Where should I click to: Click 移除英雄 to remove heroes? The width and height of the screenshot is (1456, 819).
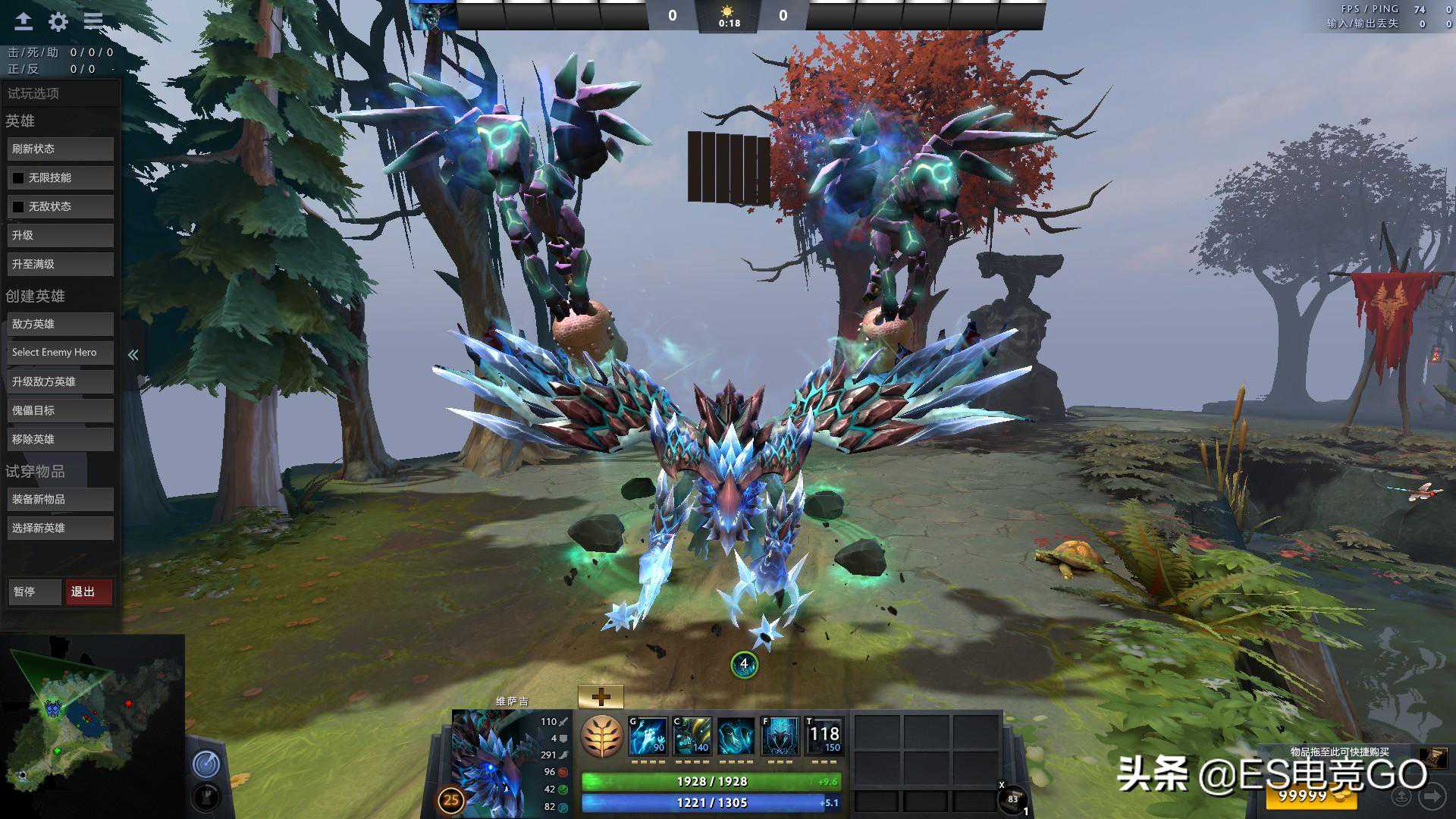[61, 439]
